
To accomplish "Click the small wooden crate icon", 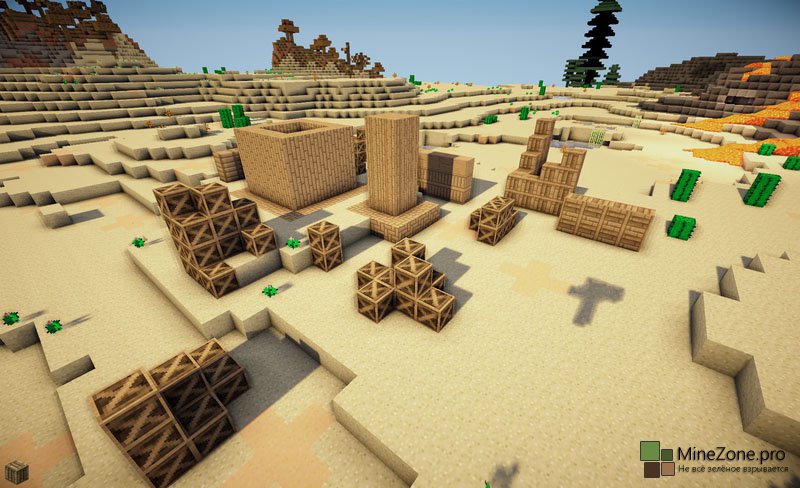I will coord(16,472).
